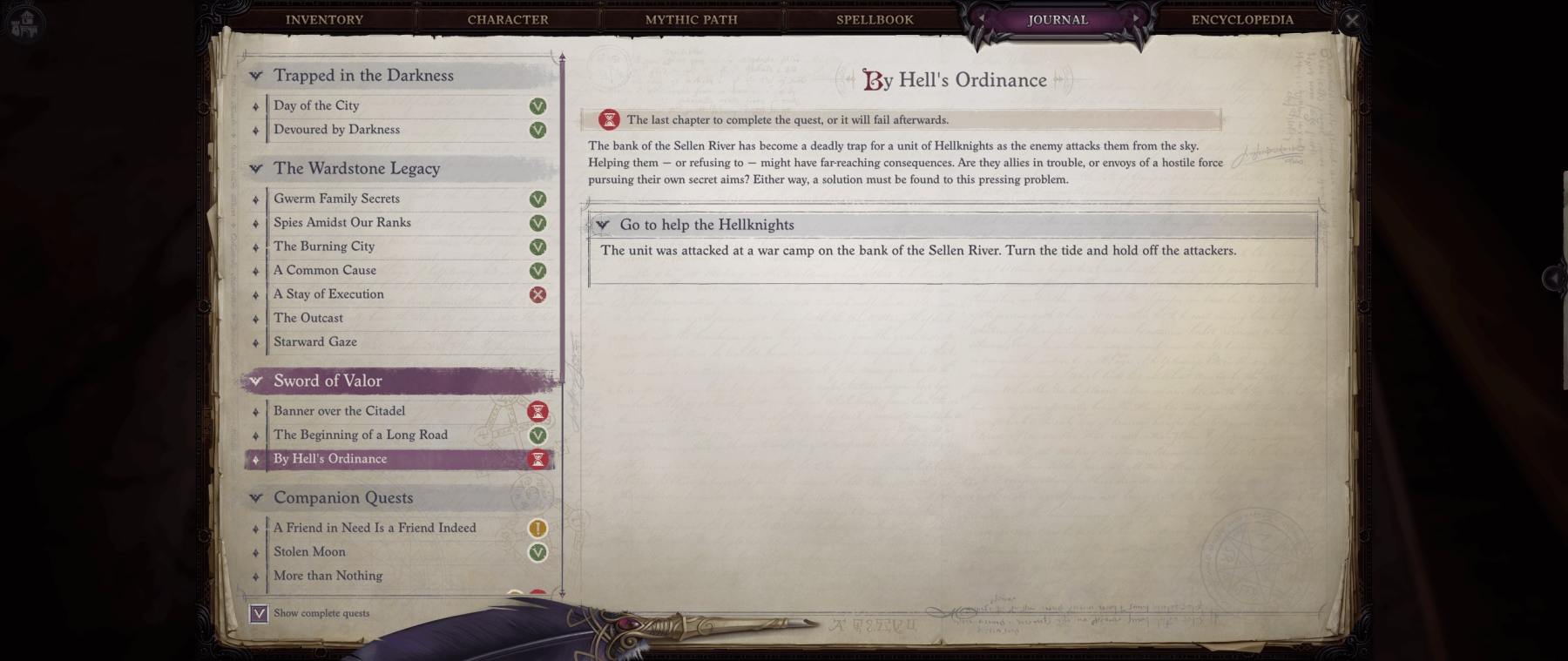This screenshot has width=1568, height=661.
Task: Collapse the Companion Quests group
Action: coord(256,498)
